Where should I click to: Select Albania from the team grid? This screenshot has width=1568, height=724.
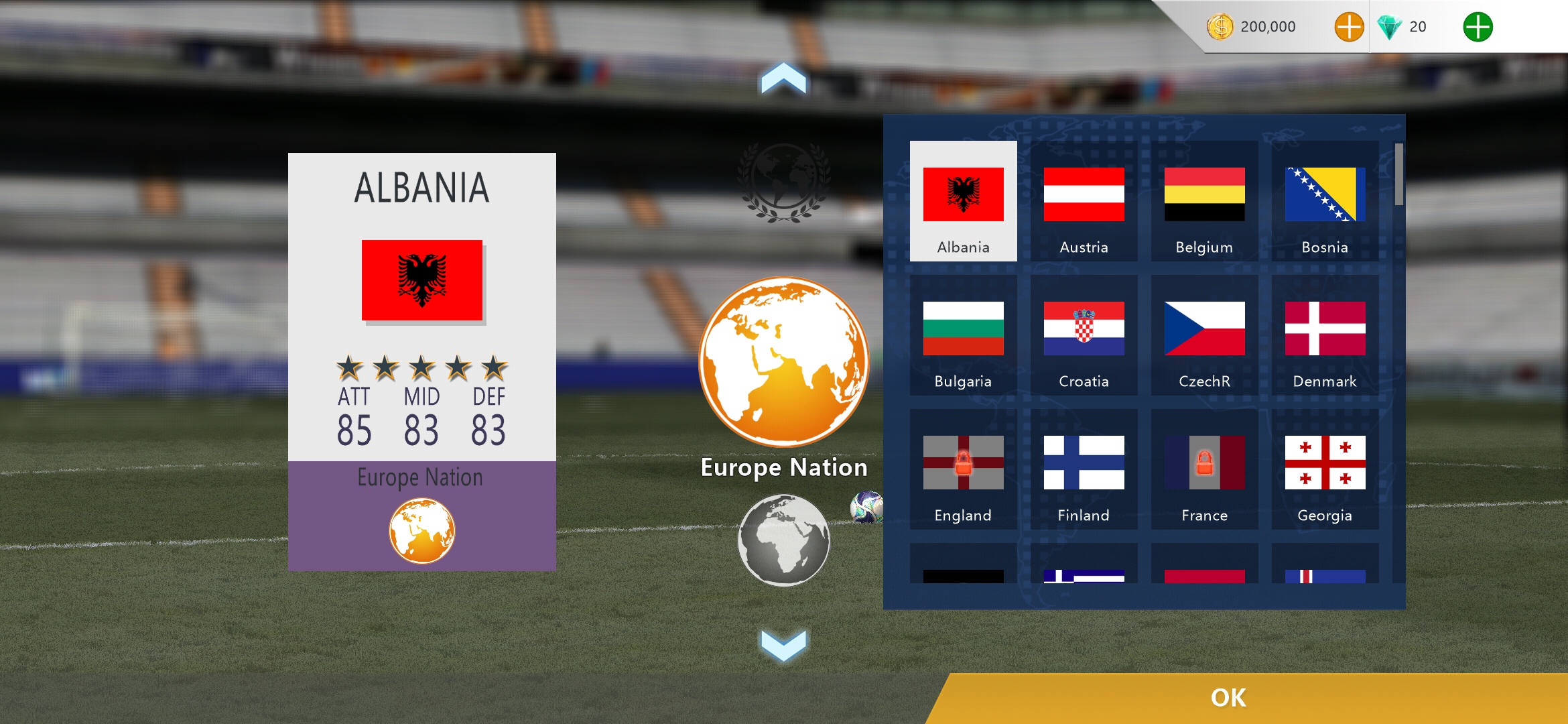click(x=963, y=201)
